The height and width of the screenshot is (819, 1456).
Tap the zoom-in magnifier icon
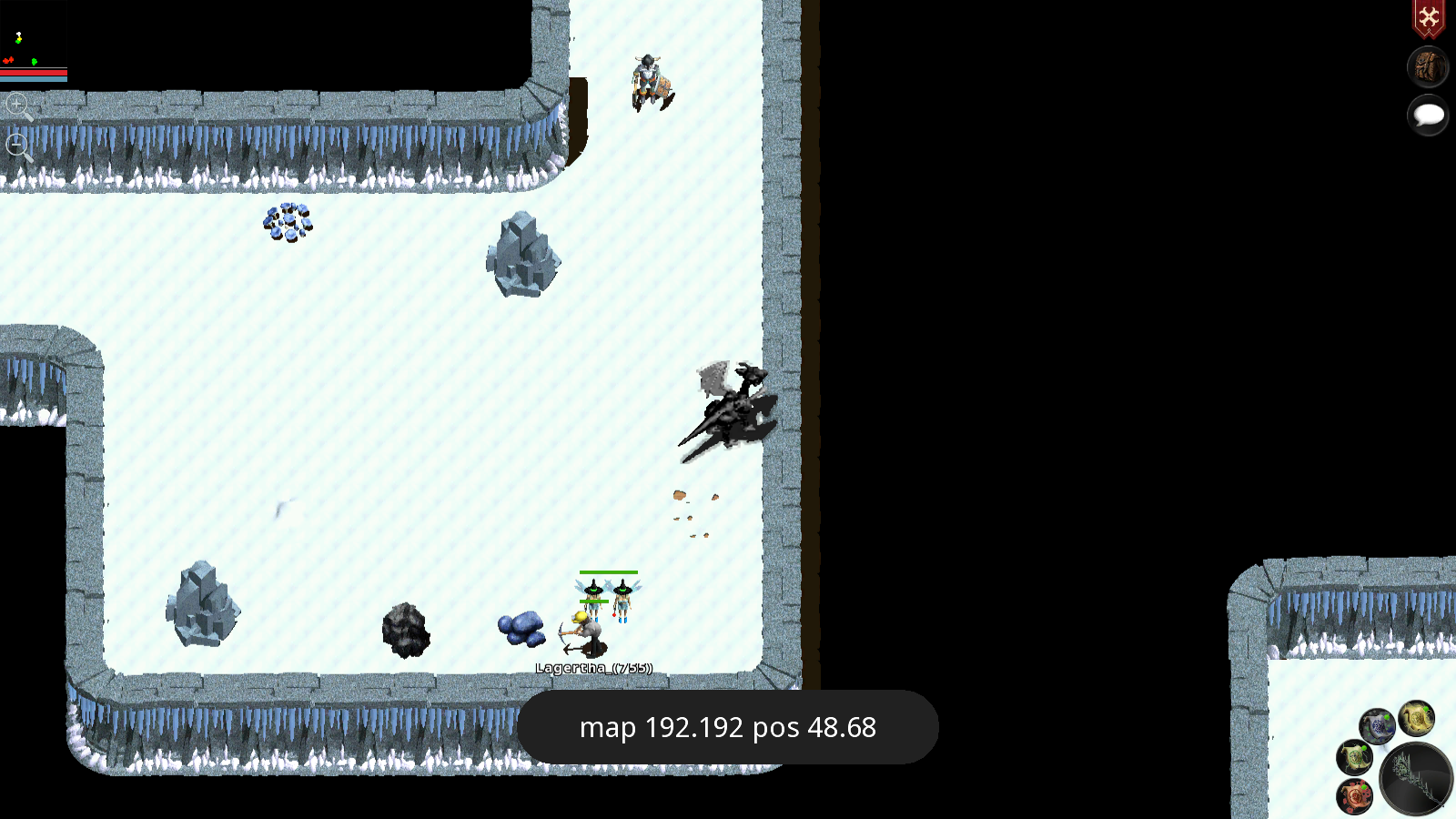coord(19,106)
